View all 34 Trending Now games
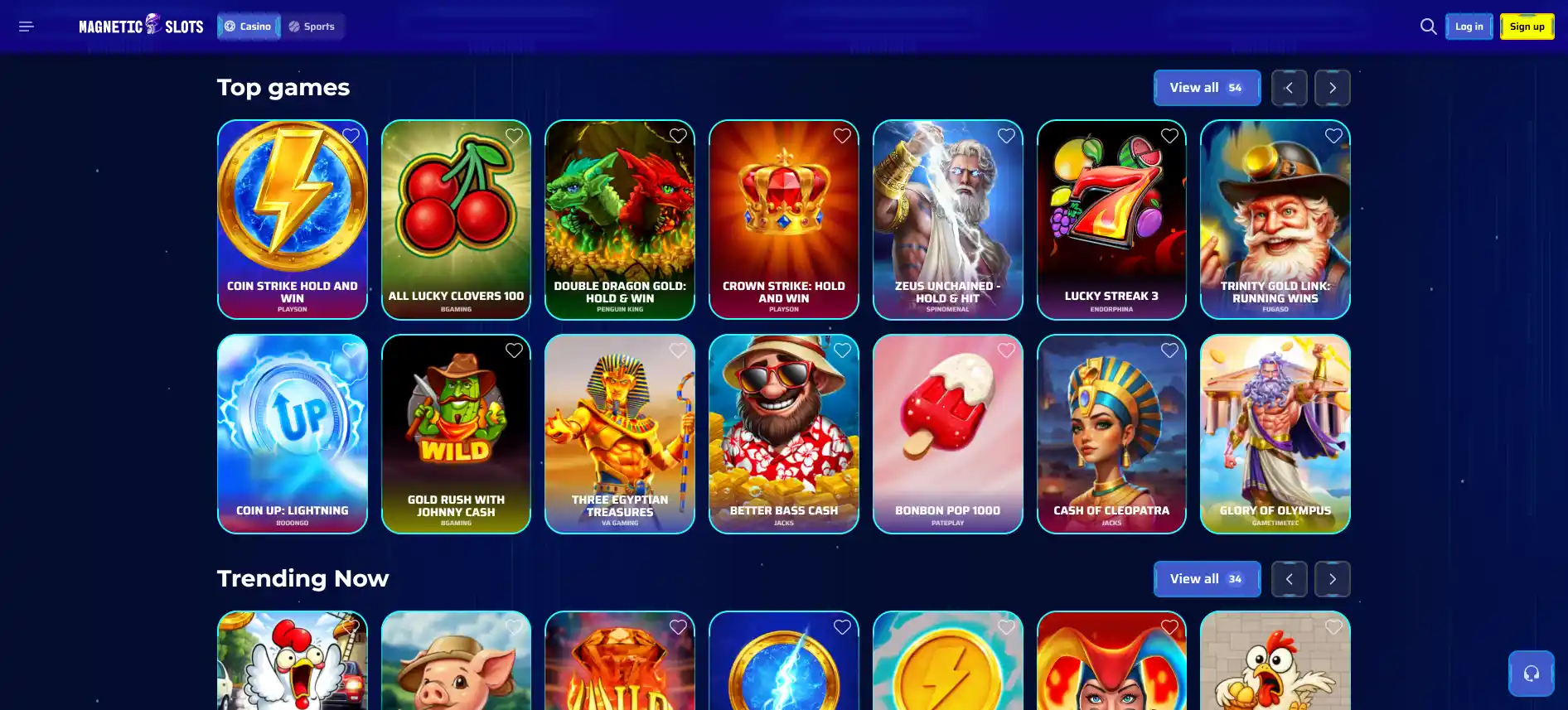The image size is (1568, 710). click(x=1207, y=578)
